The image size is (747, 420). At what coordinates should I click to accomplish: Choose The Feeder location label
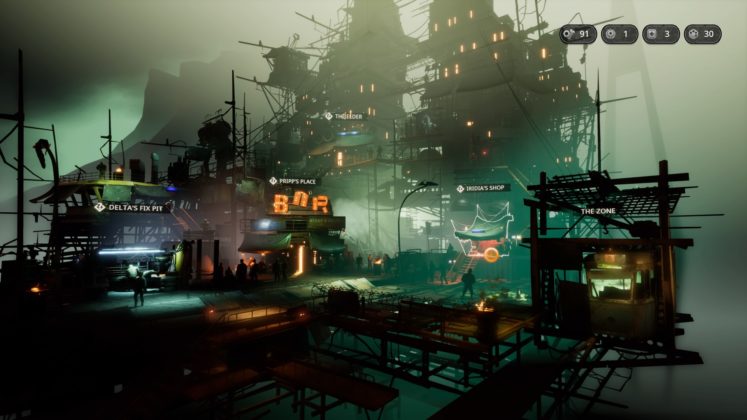click(344, 116)
